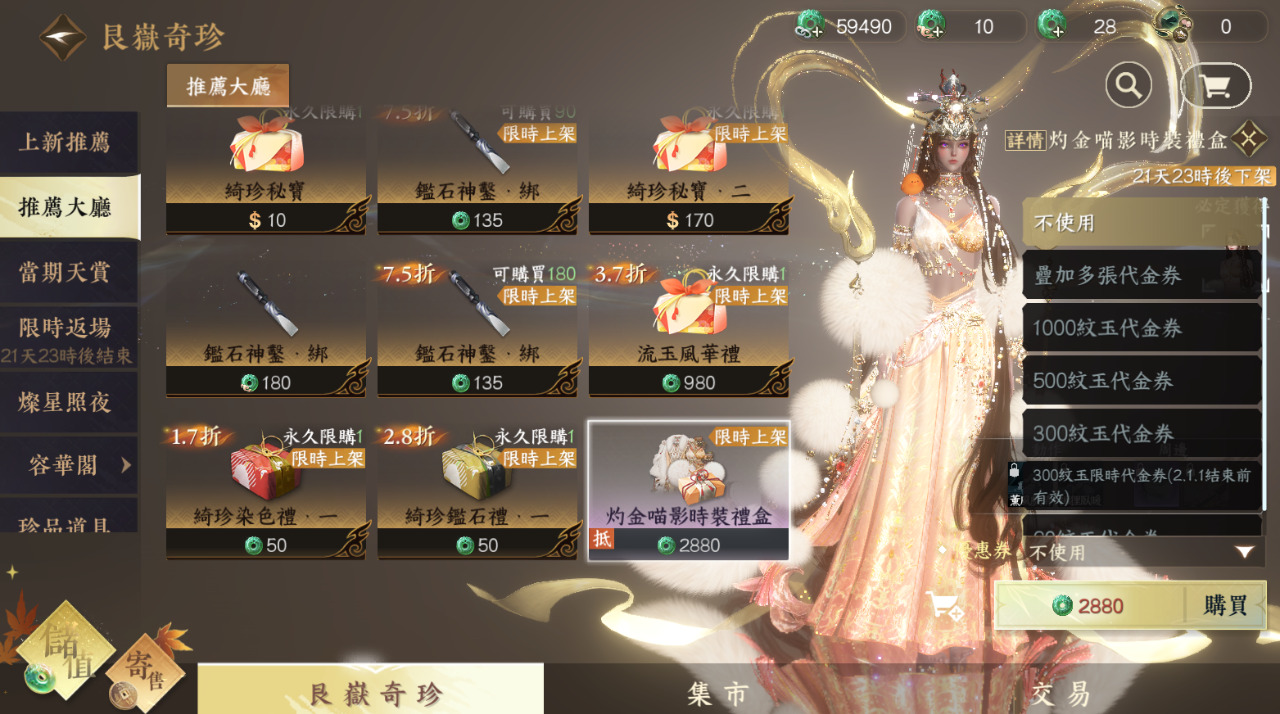Open the shopping cart
Viewport: 1280px width, 714px height.
point(1215,86)
